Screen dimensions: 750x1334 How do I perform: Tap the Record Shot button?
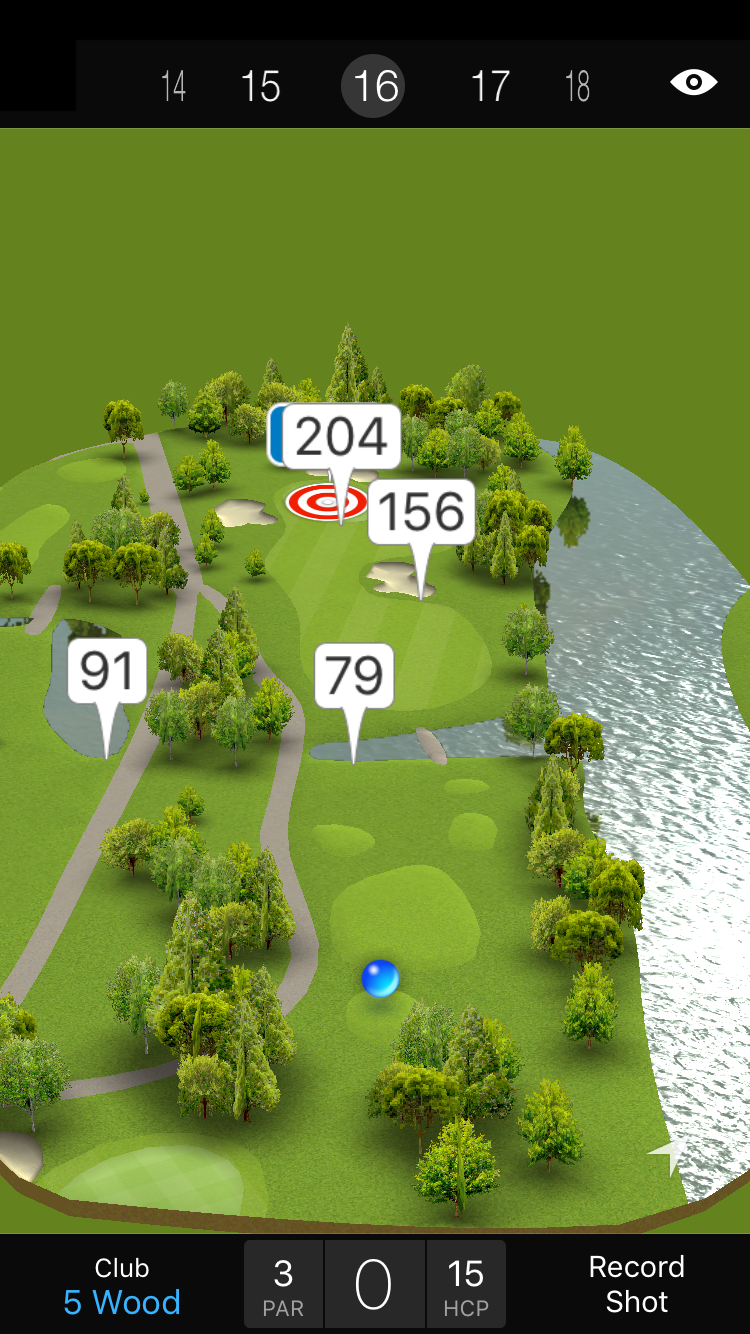coord(636,1285)
